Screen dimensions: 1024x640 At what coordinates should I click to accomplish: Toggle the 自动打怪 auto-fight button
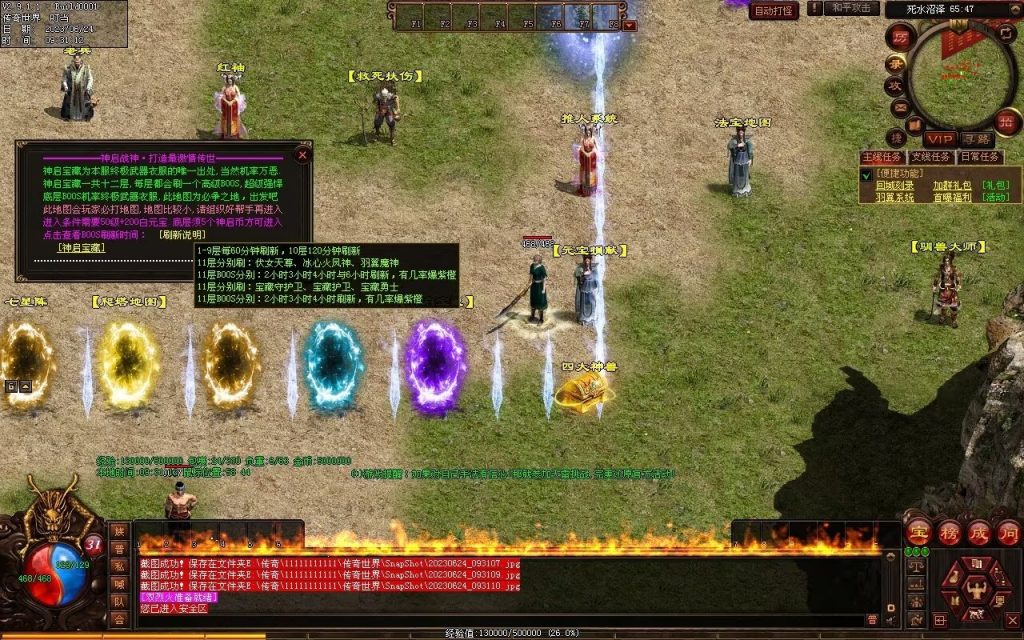(774, 11)
